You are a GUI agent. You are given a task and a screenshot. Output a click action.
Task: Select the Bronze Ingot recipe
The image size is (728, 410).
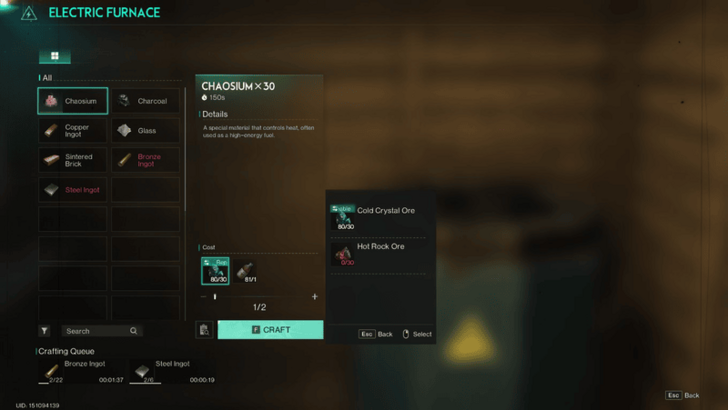(145, 160)
